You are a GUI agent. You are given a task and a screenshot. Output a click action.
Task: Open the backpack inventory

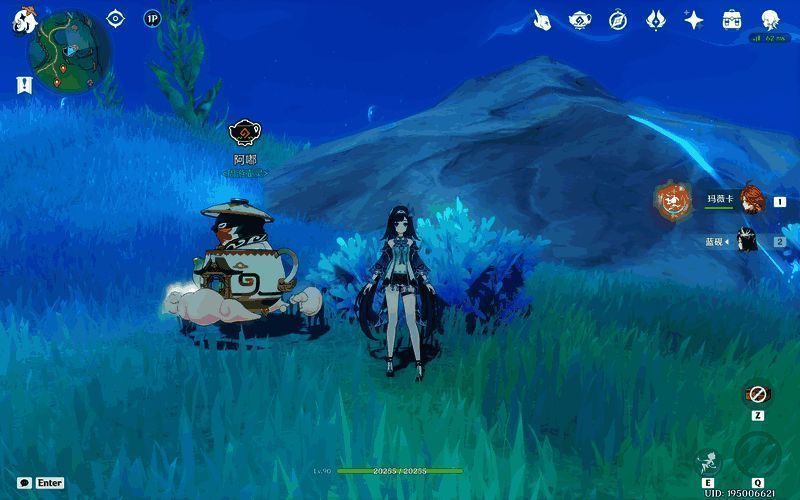click(x=732, y=20)
